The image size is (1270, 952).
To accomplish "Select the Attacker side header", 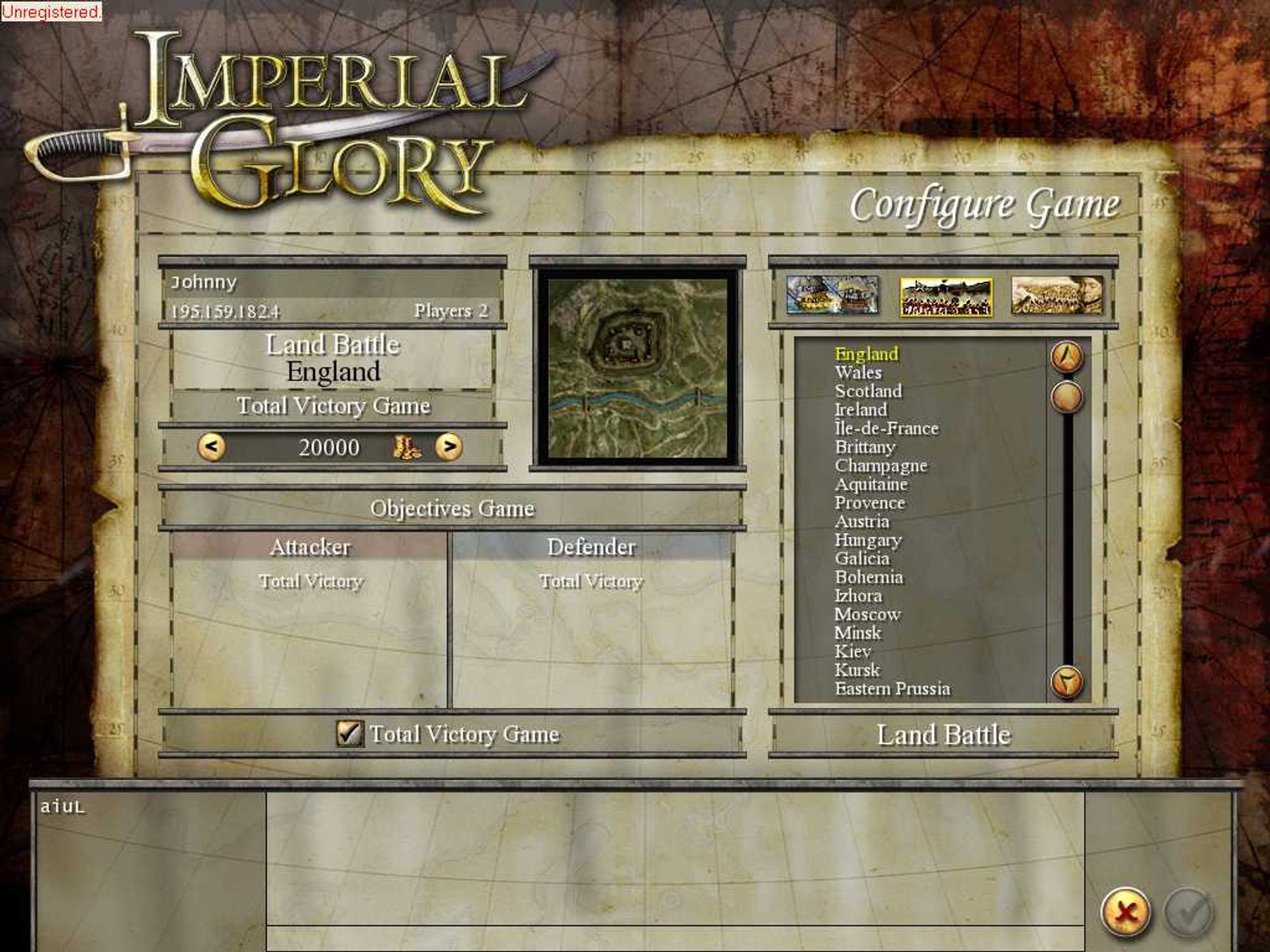I will tap(309, 546).
